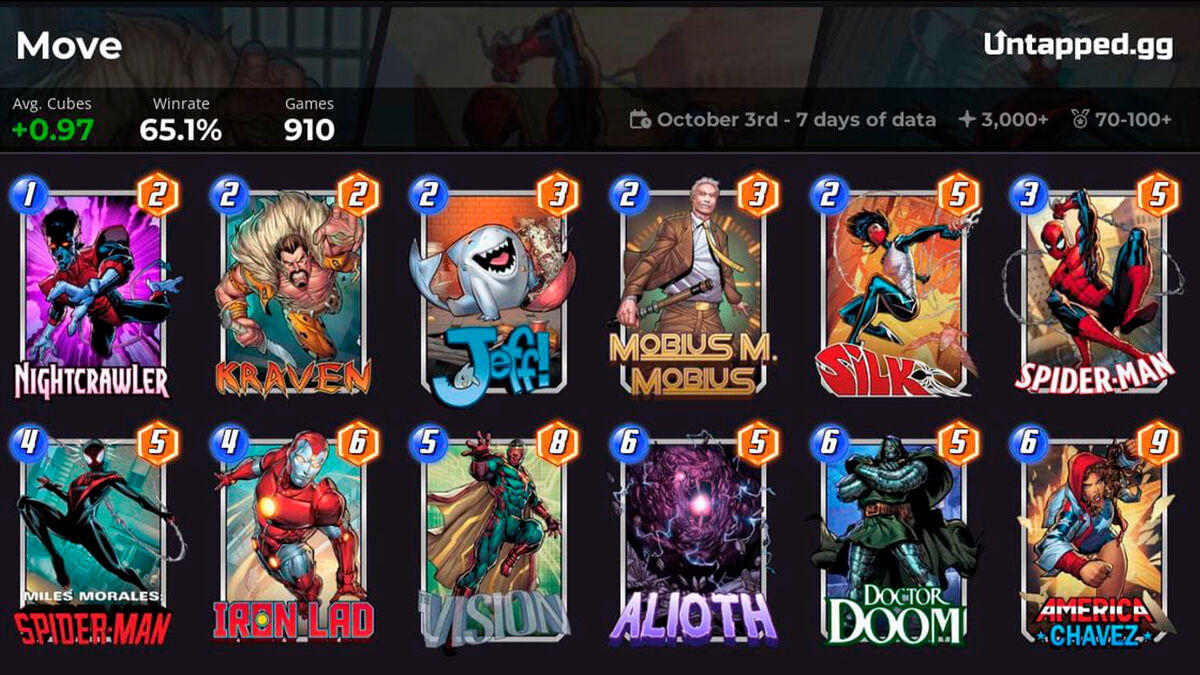Image resolution: width=1200 pixels, height=675 pixels.
Task: Select the Doctor Doom card
Action: pos(892,540)
